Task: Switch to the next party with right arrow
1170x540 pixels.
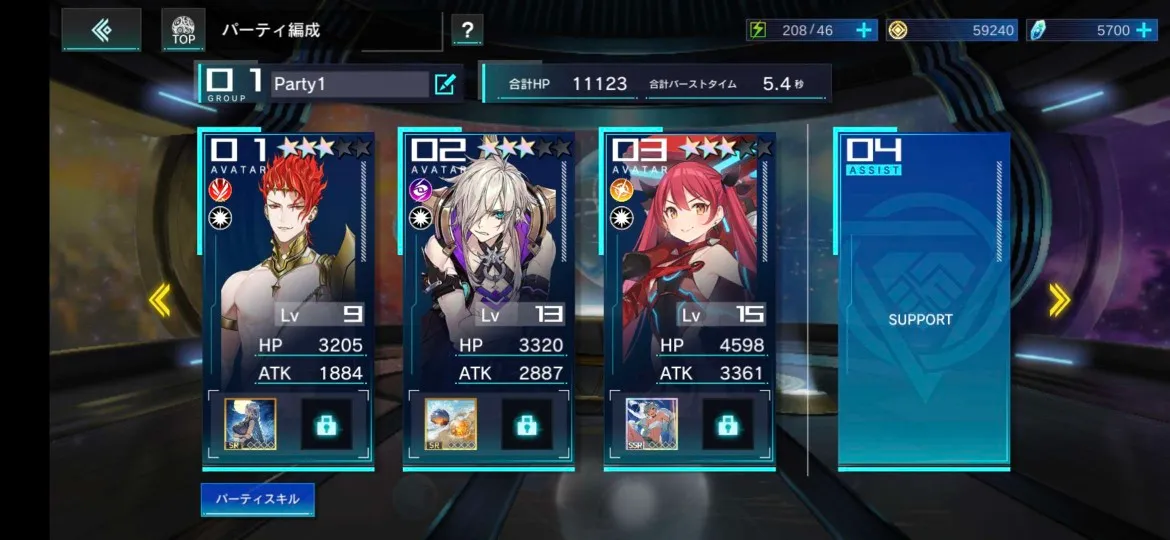Action: pos(1059,300)
